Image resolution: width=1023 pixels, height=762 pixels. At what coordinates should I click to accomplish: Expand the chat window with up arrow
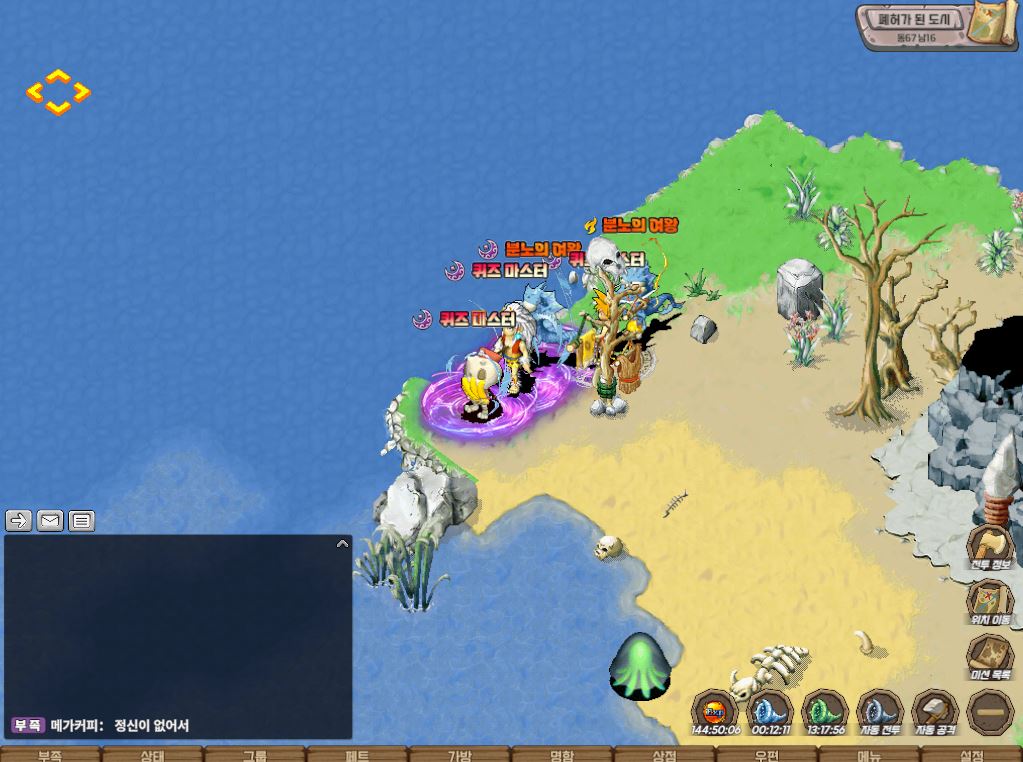click(x=342, y=544)
